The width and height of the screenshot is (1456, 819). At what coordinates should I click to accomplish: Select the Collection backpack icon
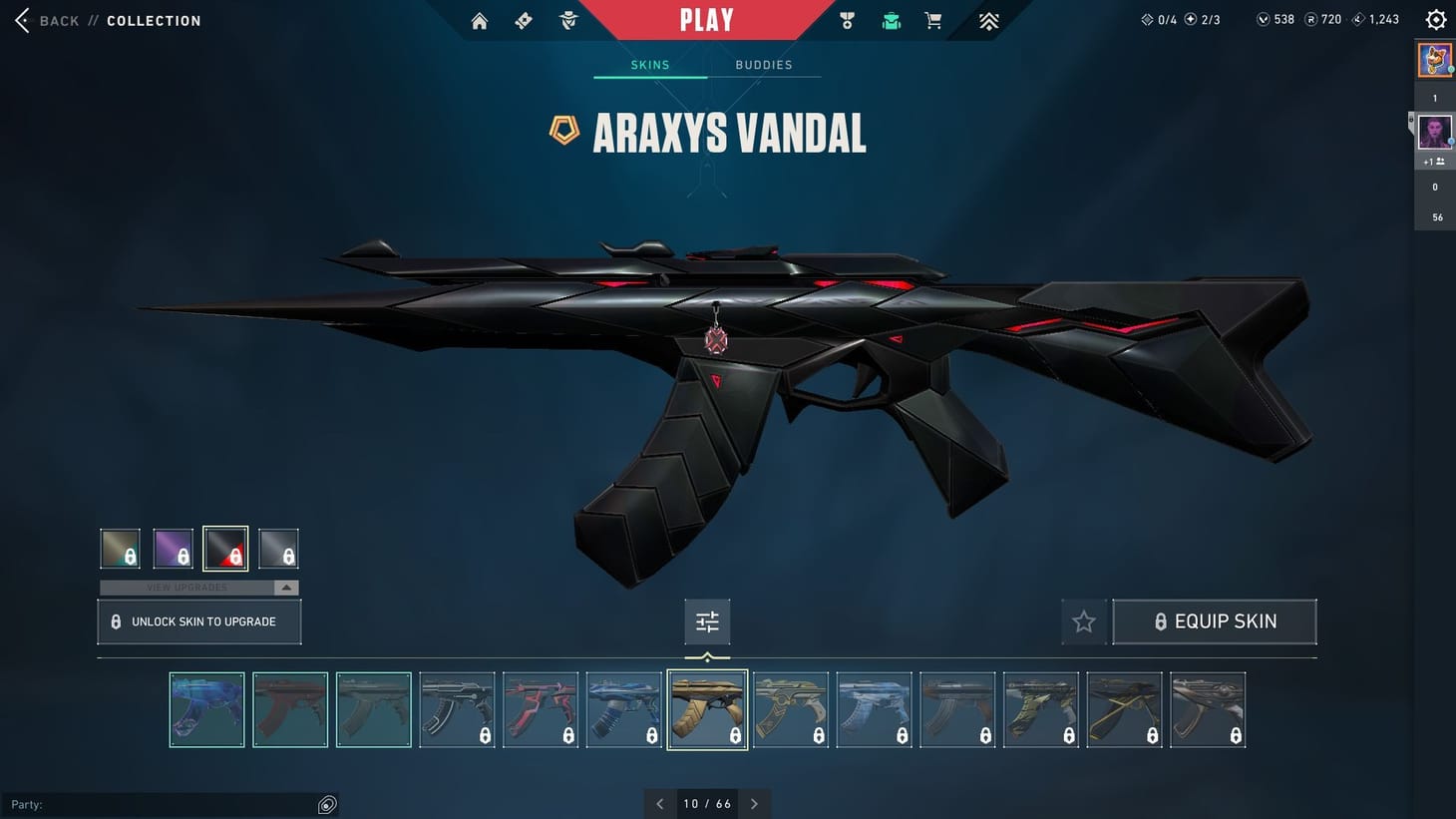891,20
